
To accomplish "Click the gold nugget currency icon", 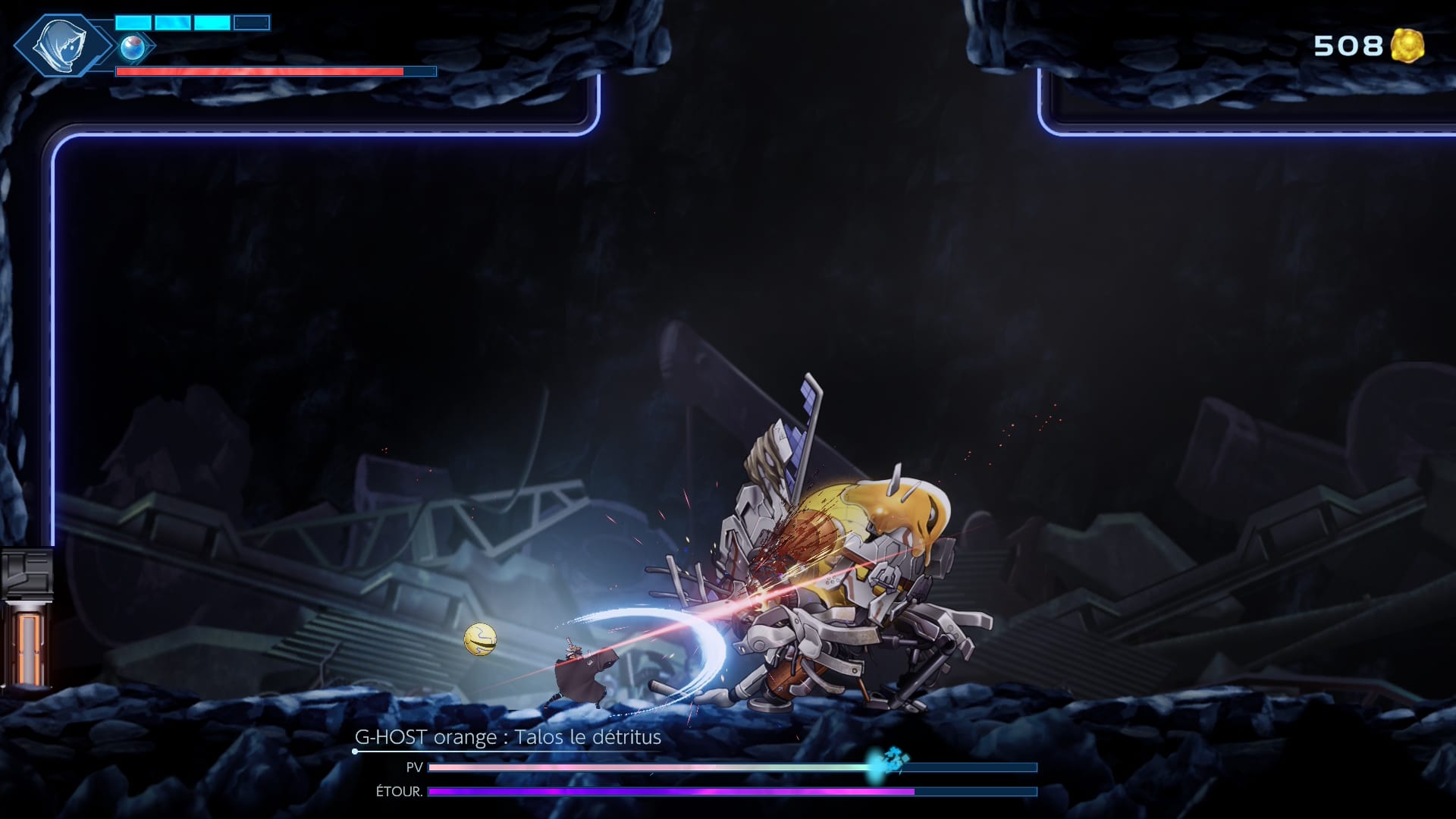I will point(1407,45).
